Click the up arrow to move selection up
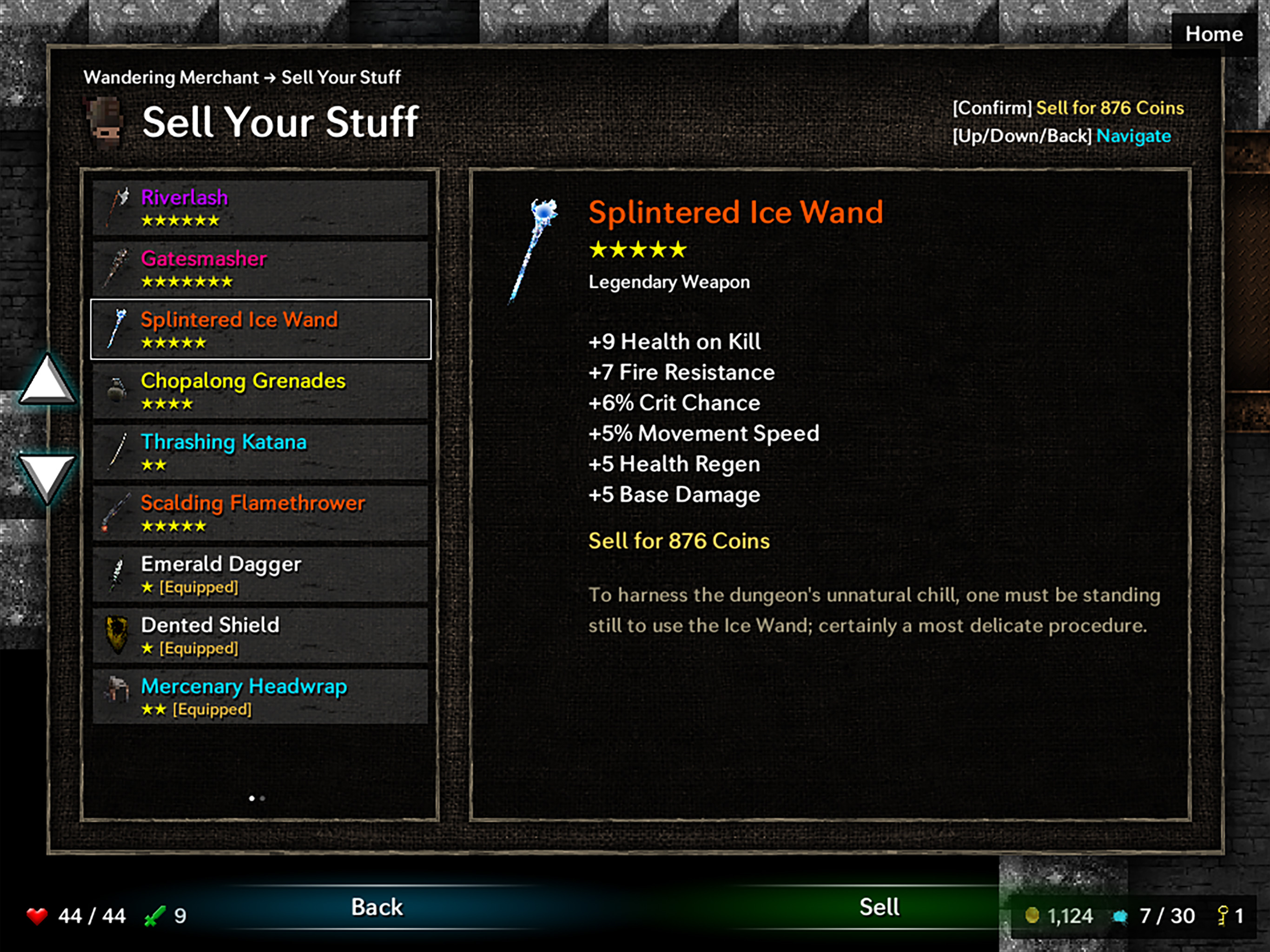Screen dimensions: 1270x952 [47, 381]
